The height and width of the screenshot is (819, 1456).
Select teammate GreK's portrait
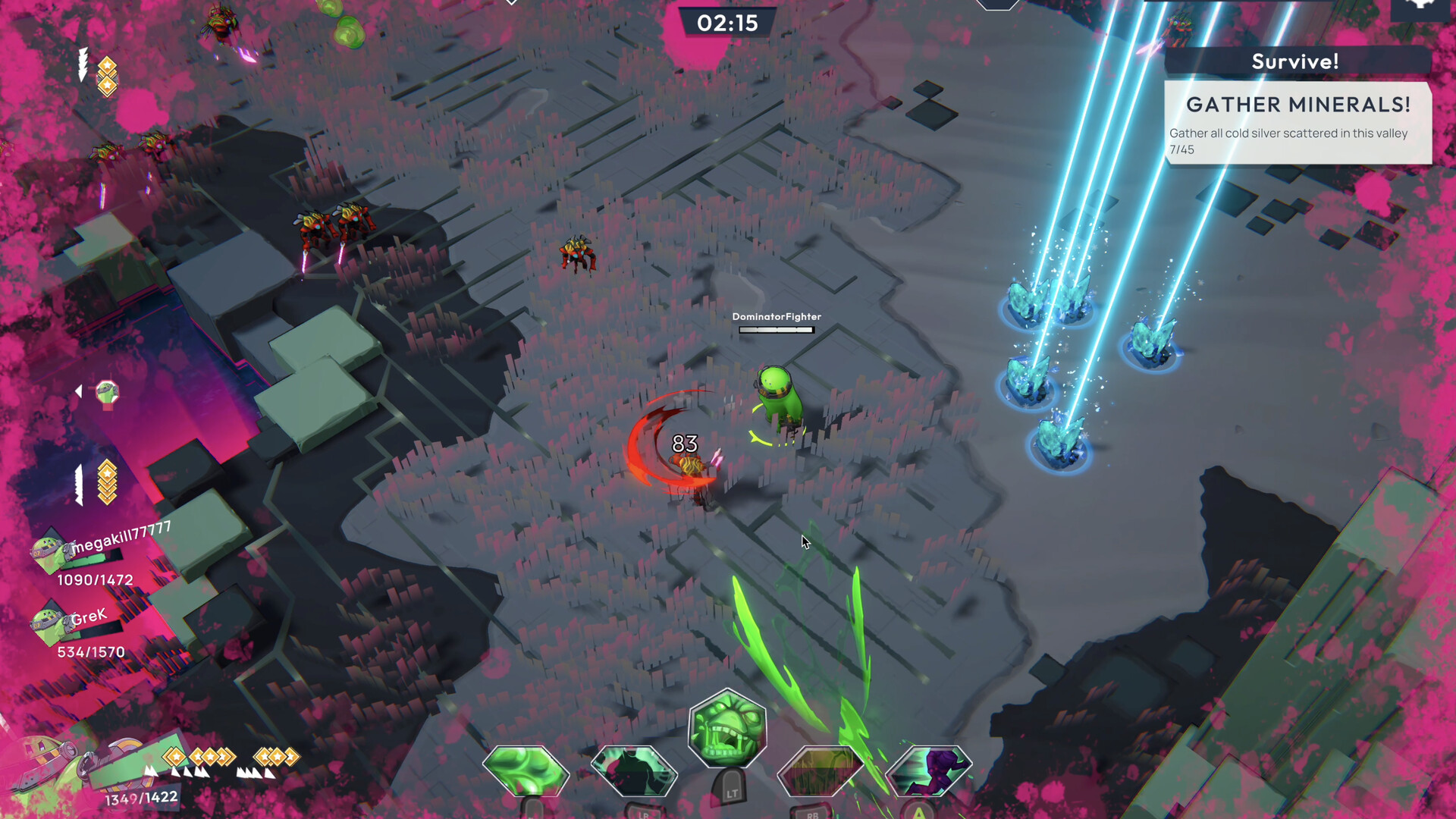[x=47, y=623]
